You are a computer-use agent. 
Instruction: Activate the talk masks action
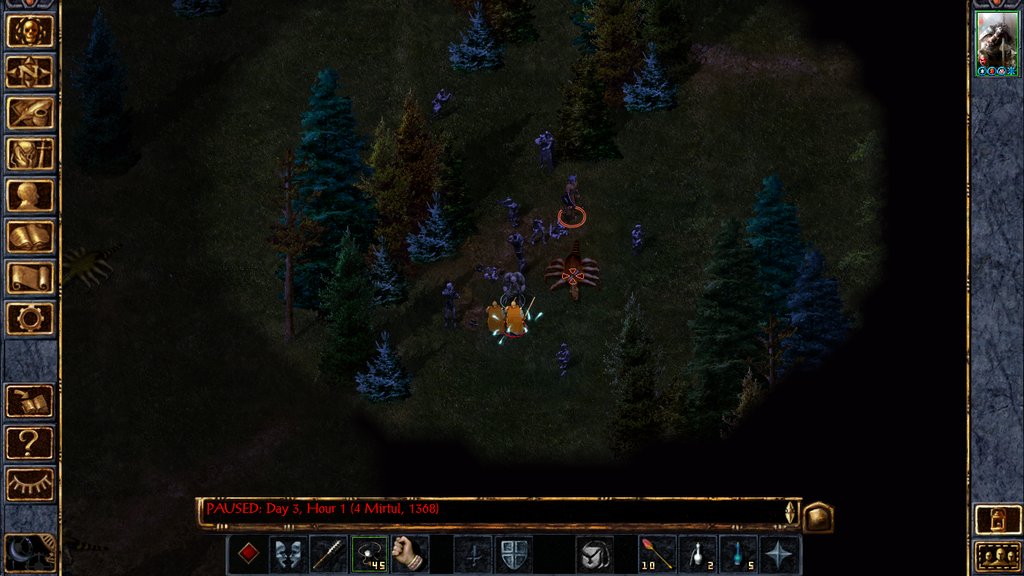click(288, 554)
